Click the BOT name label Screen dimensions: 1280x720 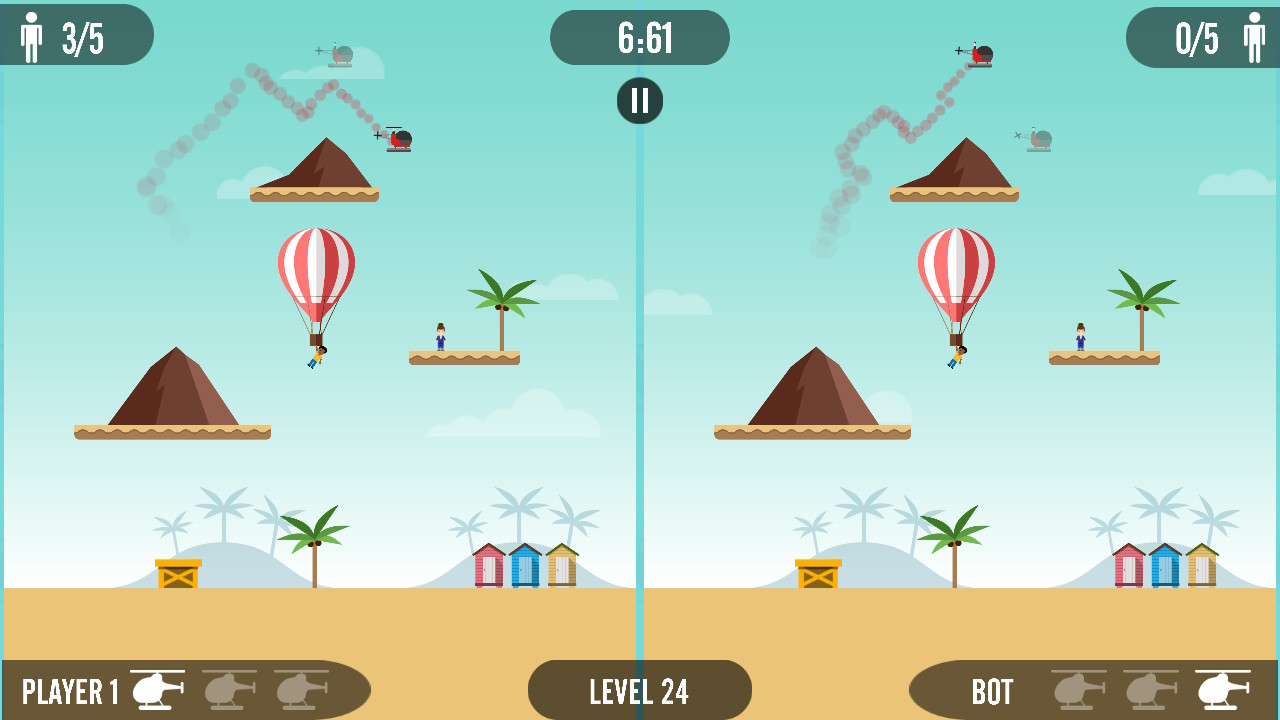click(x=994, y=689)
